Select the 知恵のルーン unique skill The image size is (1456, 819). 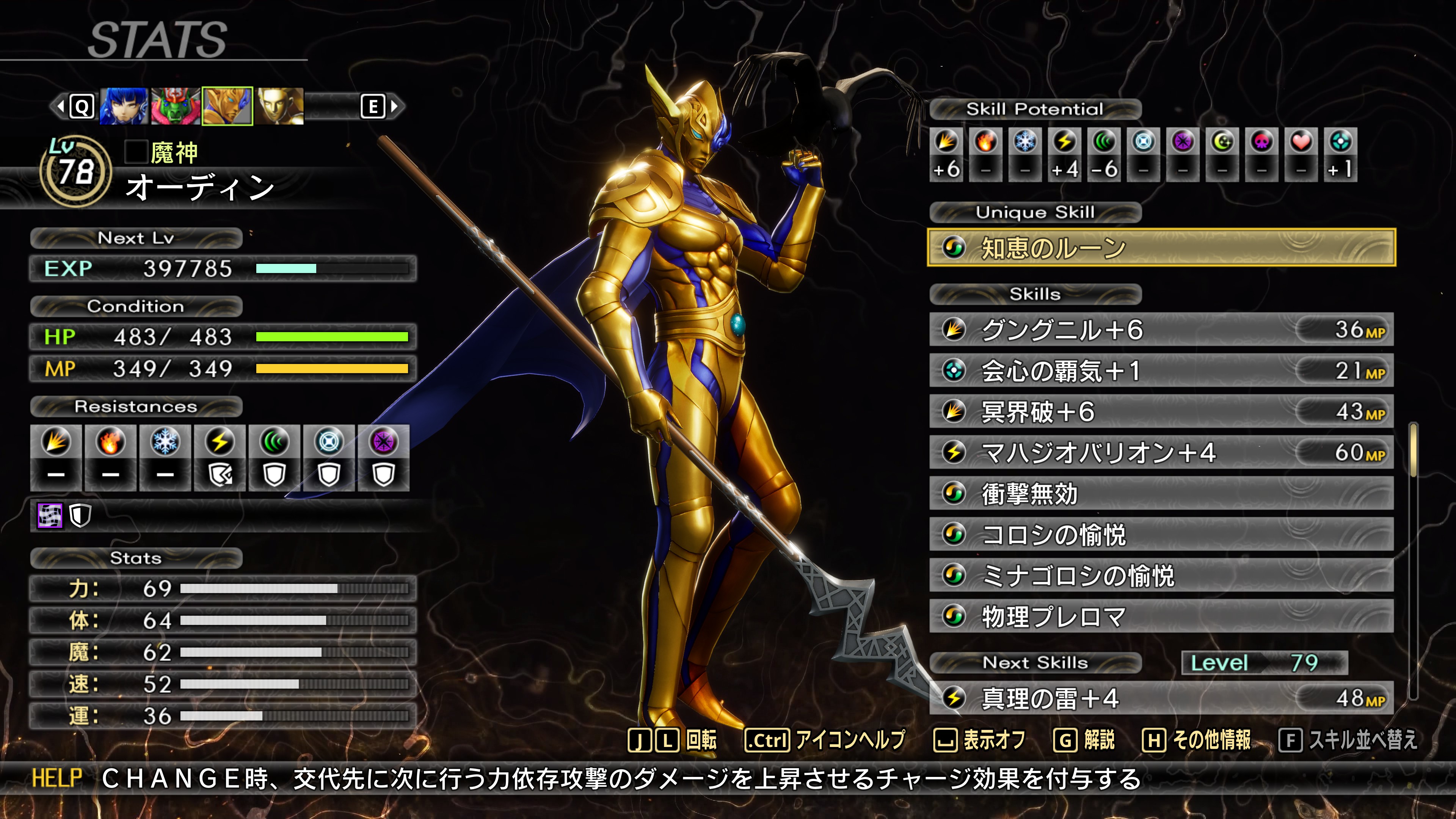tap(1161, 248)
